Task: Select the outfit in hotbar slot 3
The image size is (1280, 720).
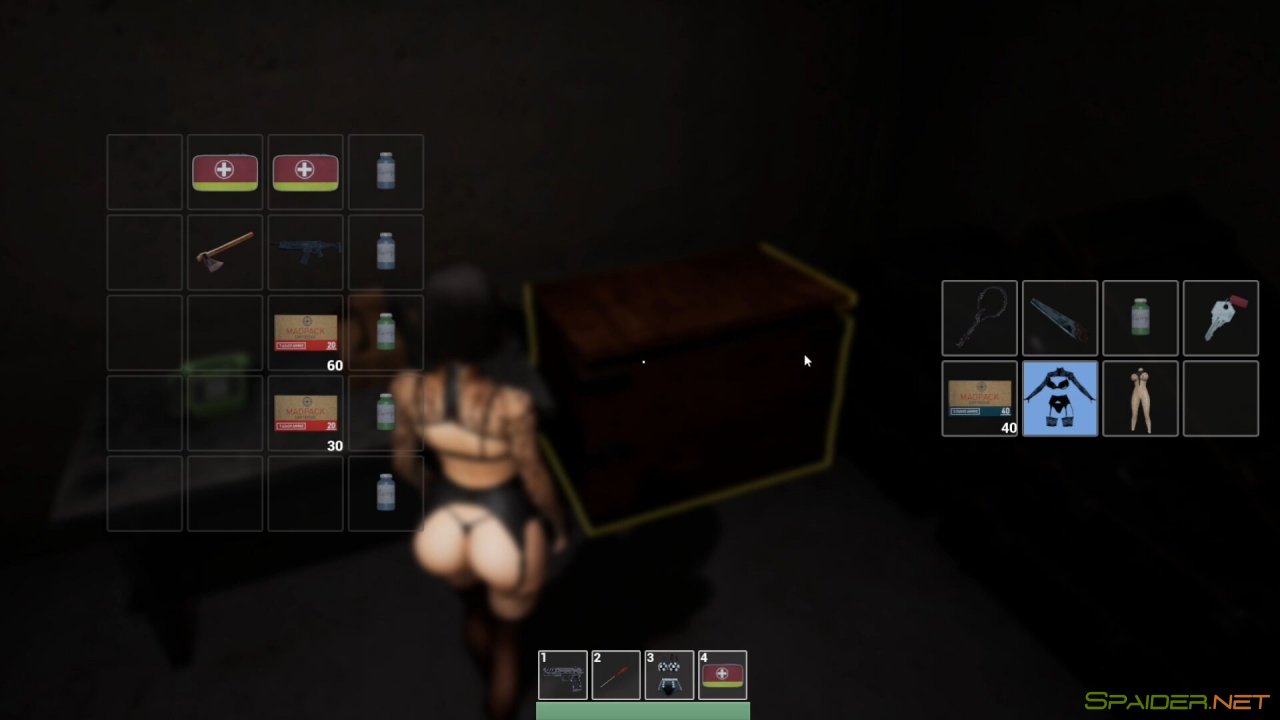Action: [670, 674]
